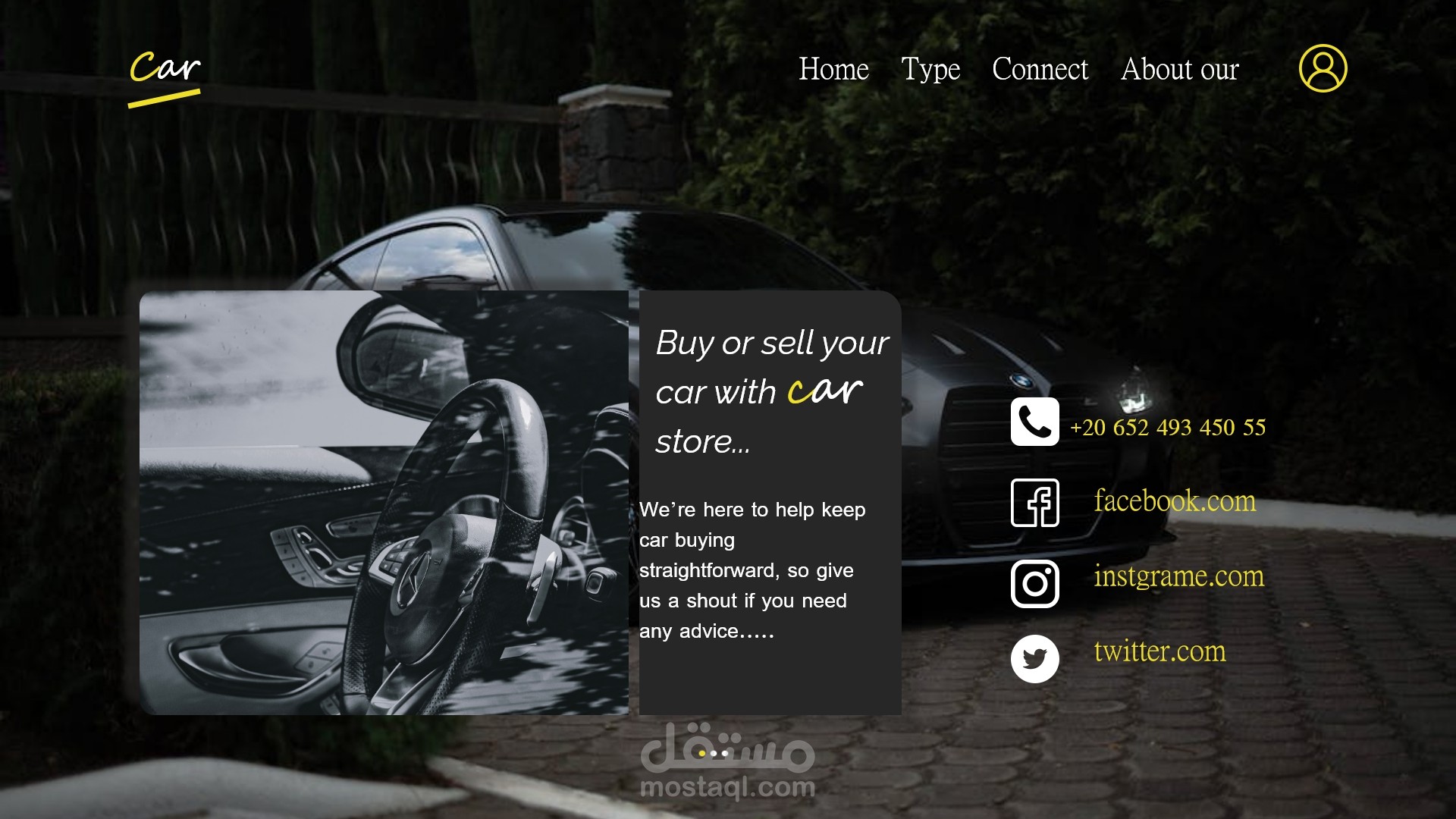The image size is (1456, 819).
Task: Visit the twitter.com link
Action: click(1159, 651)
